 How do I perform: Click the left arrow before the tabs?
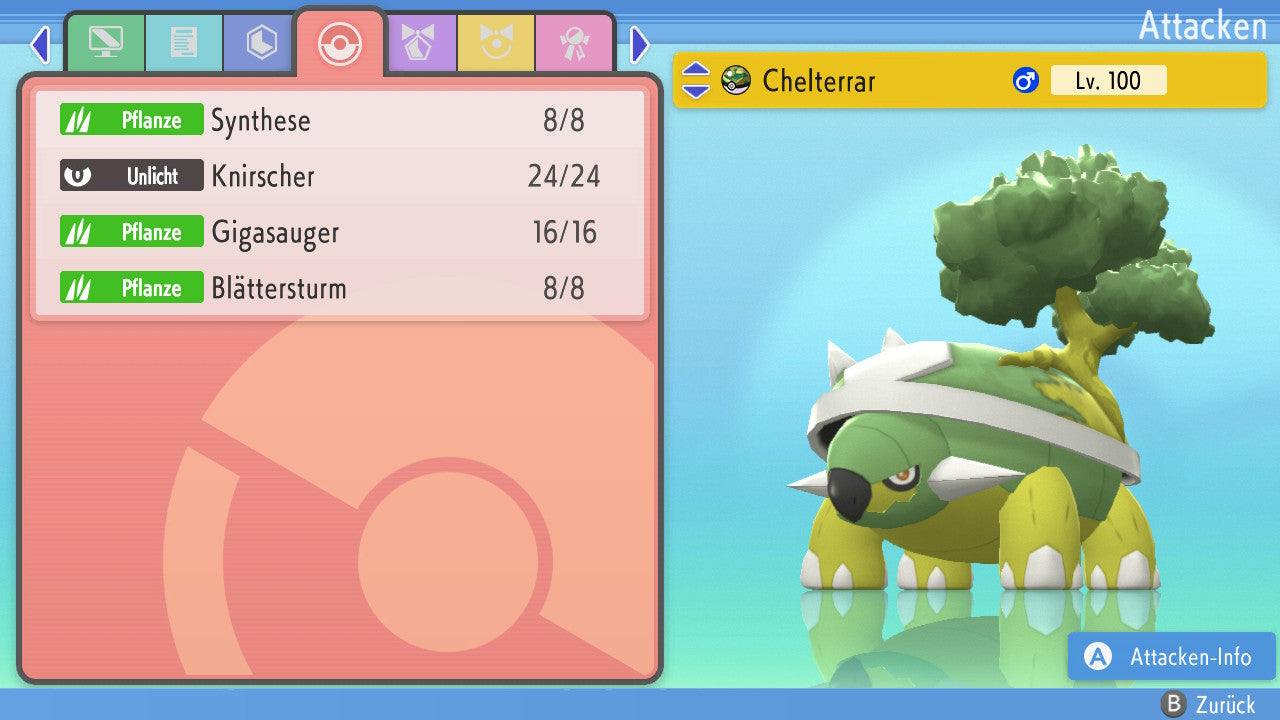tap(40, 45)
